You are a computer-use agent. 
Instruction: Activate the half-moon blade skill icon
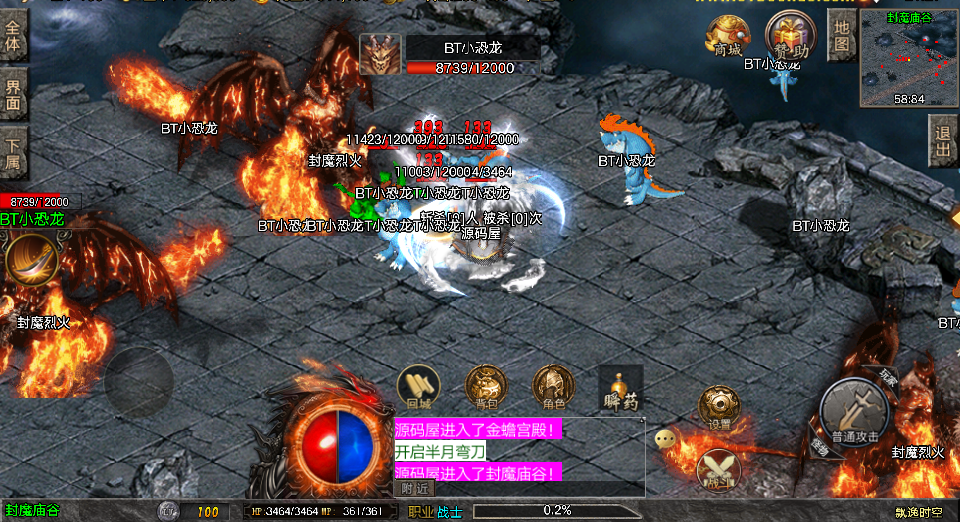point(30,260)
